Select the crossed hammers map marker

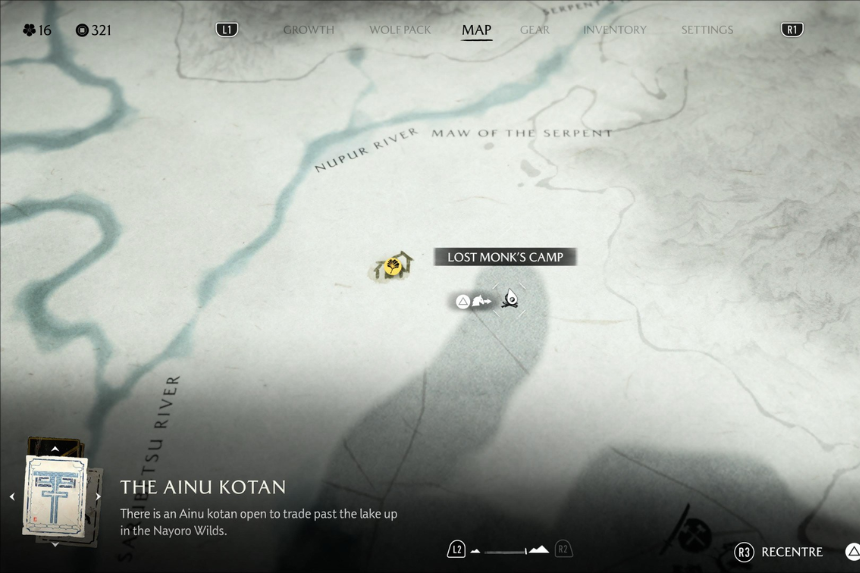(692, 532)
